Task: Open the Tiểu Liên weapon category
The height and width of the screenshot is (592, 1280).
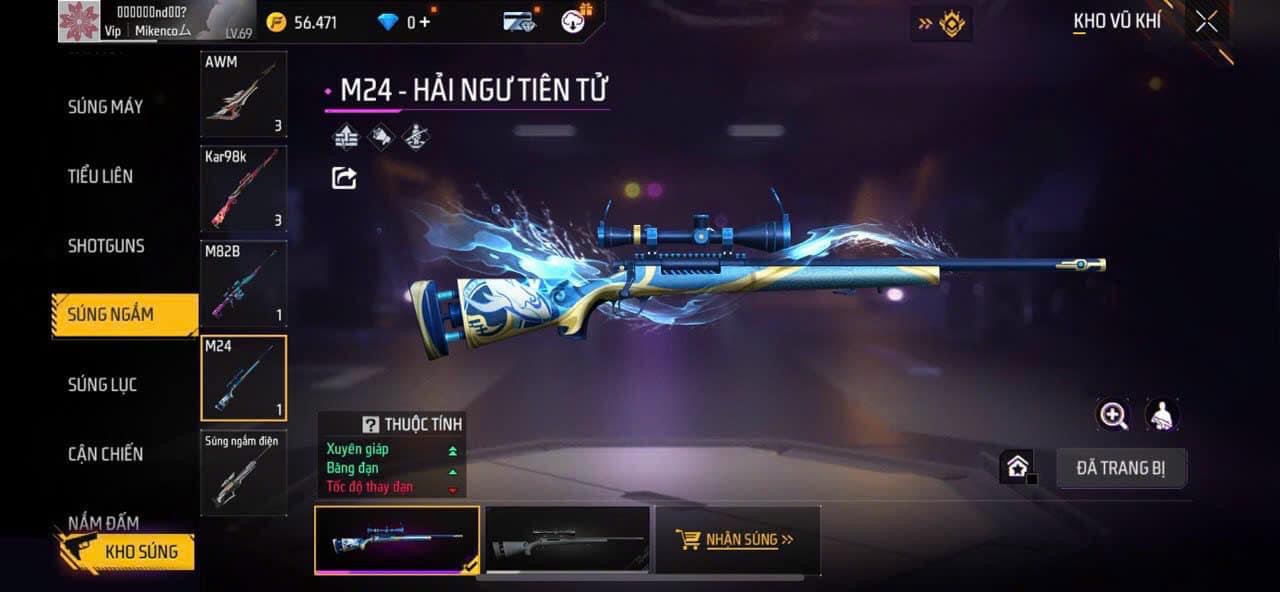Action: click(x=100, y=176)
